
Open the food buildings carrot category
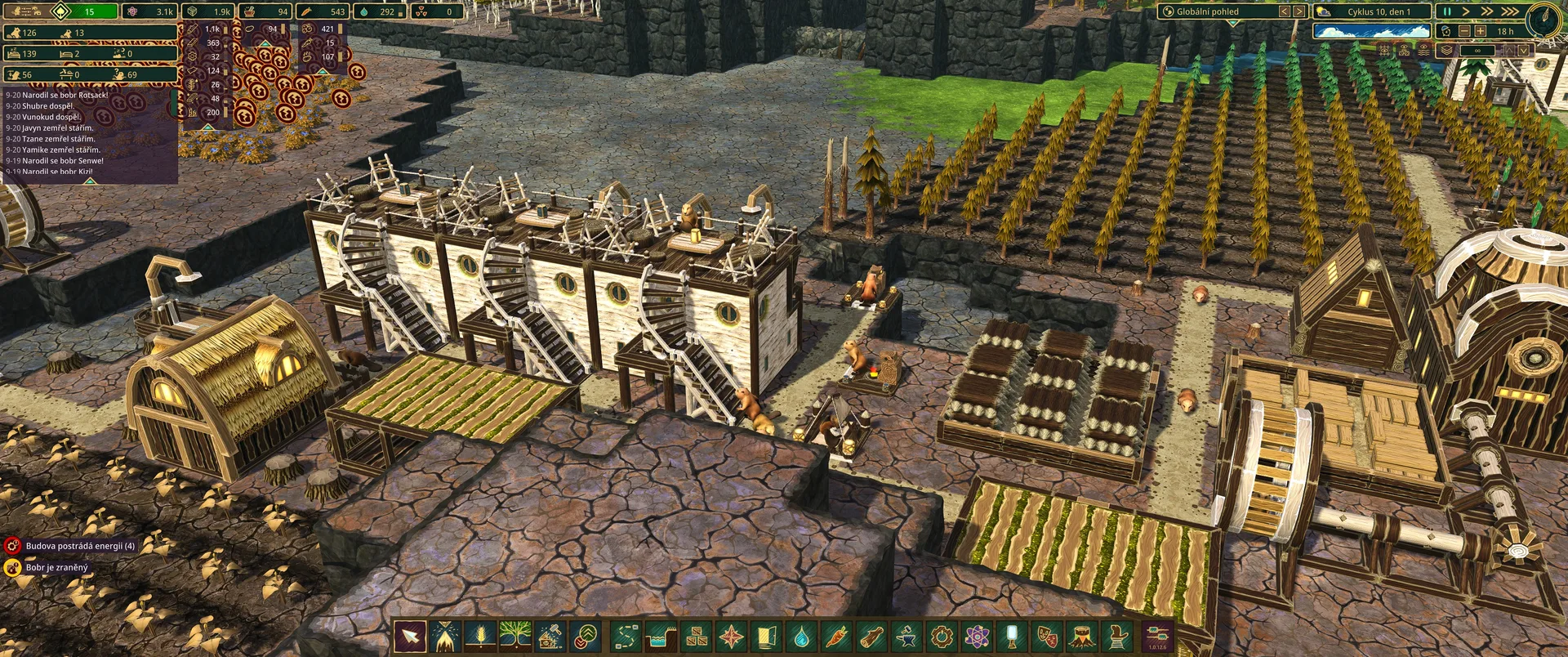836,636
